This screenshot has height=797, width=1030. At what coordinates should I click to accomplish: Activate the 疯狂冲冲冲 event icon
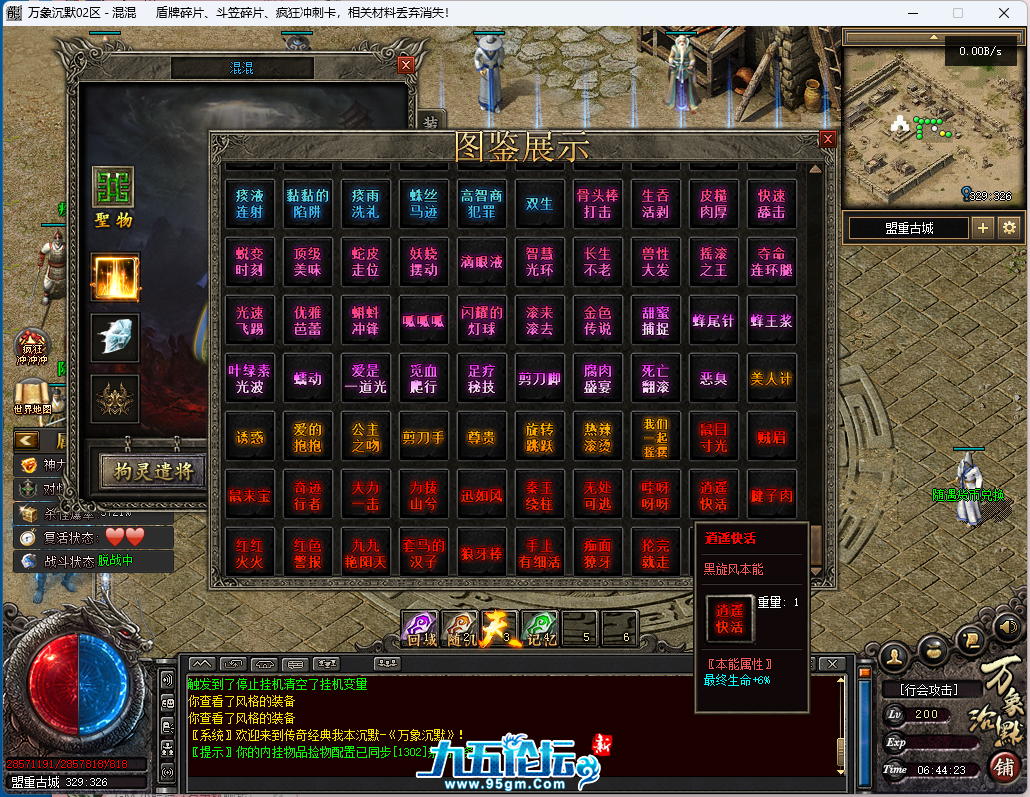(x=33, y=347)
